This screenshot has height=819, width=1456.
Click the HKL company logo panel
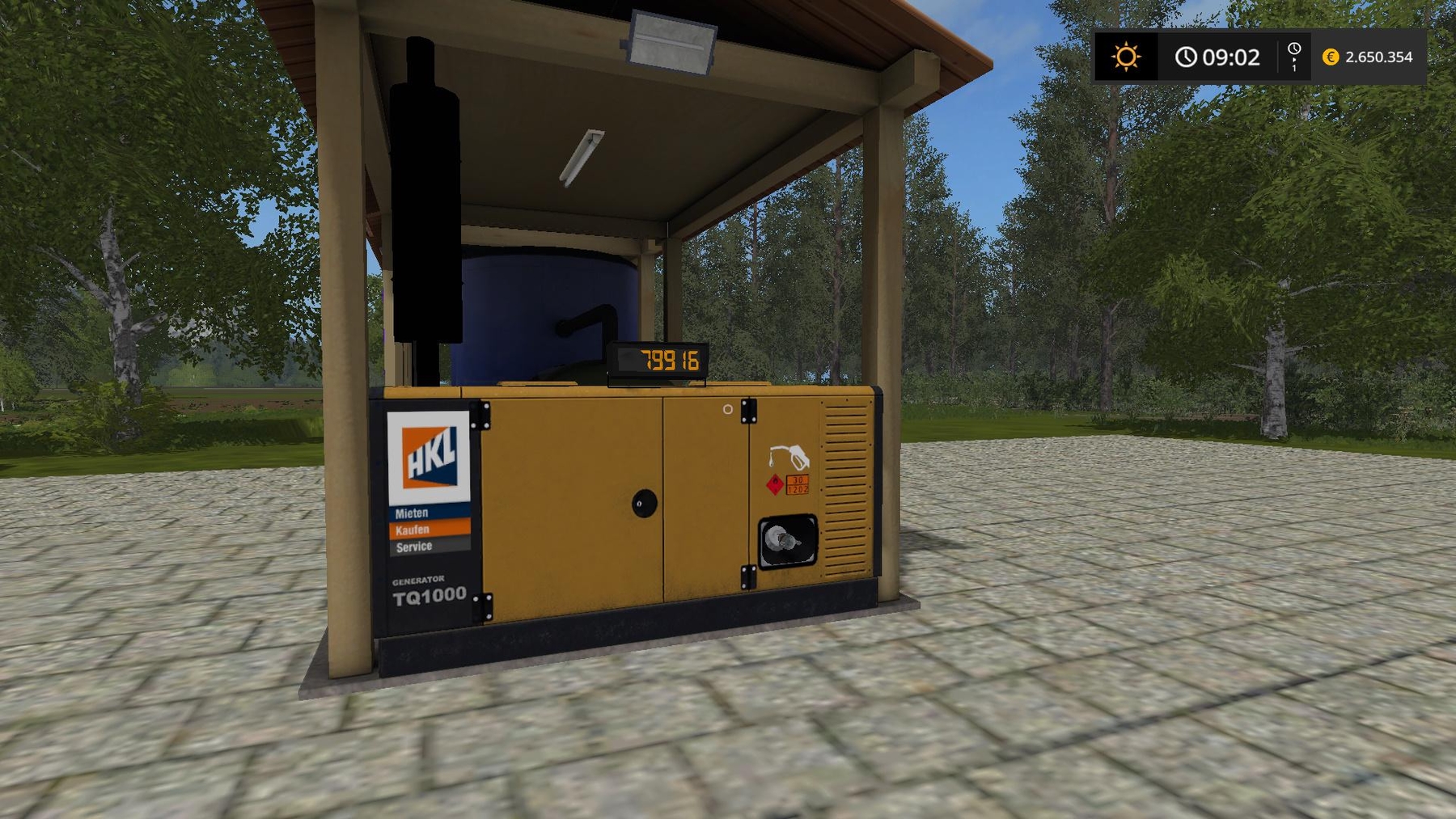429,458
